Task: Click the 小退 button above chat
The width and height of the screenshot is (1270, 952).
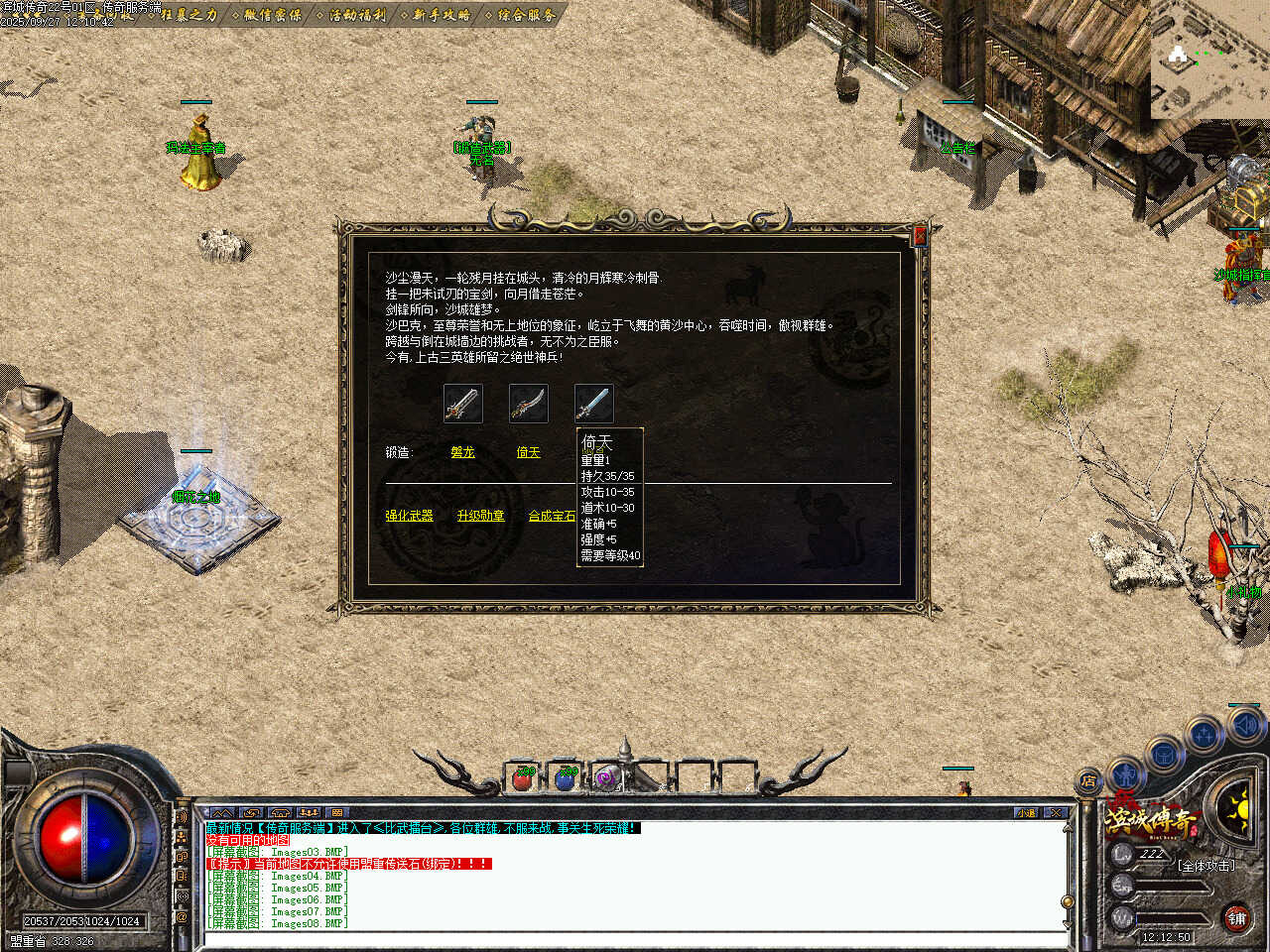Action: 1026,812
